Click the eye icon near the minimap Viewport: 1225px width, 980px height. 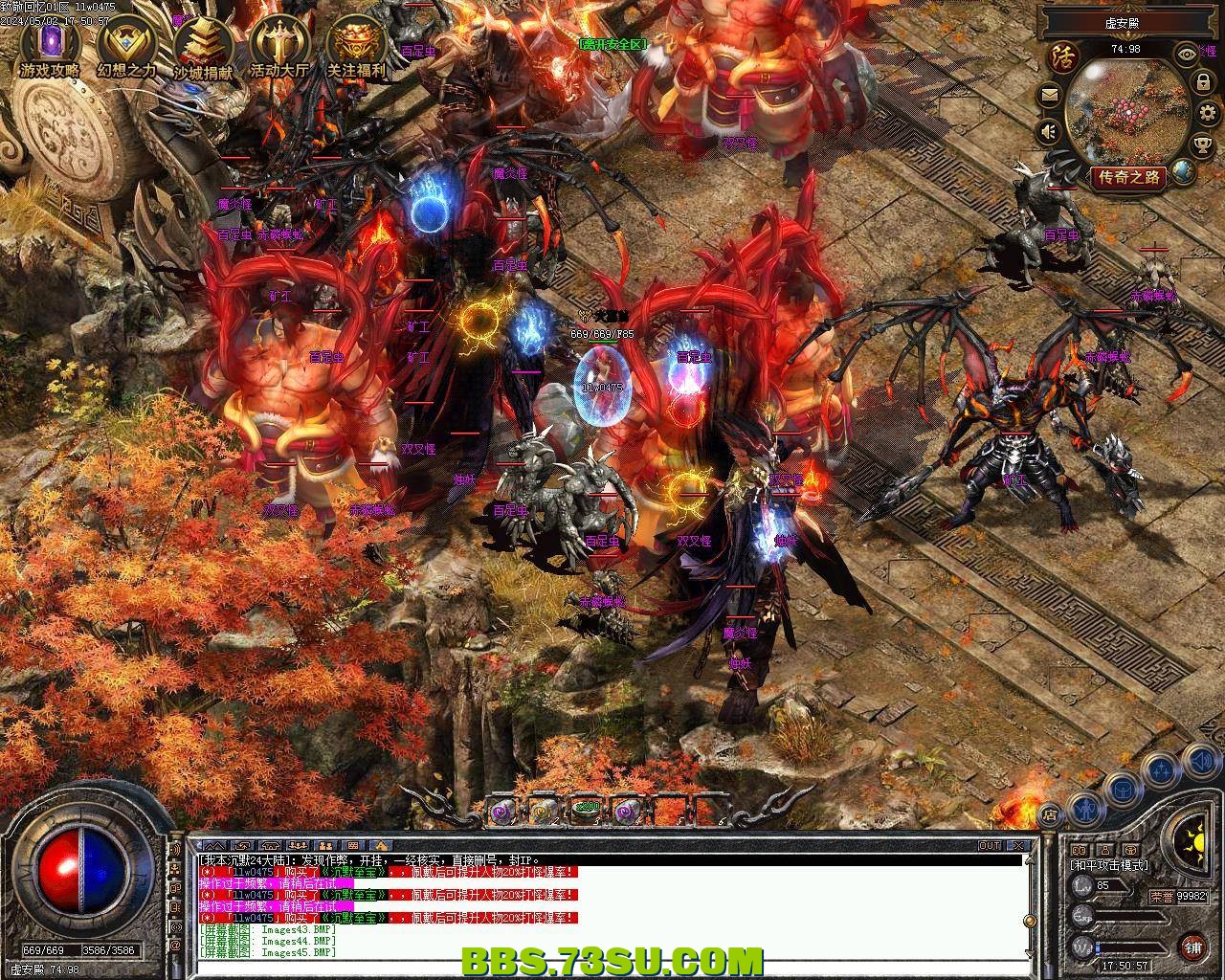pyautogui.click(x=1188, y=55)
